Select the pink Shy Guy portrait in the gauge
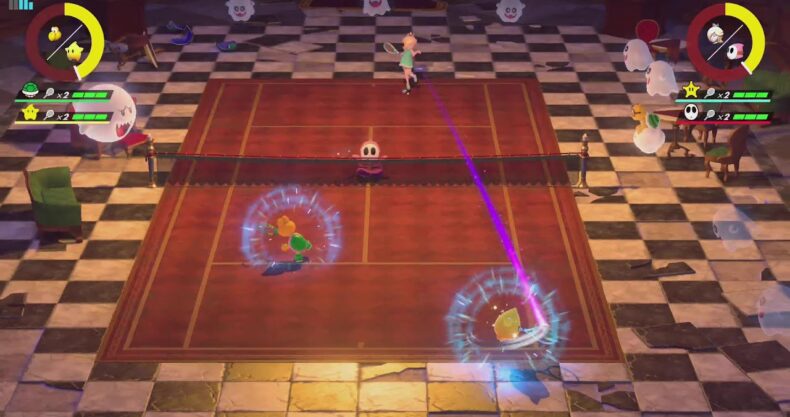Screen dimensions: 790x417 (736, 51)
